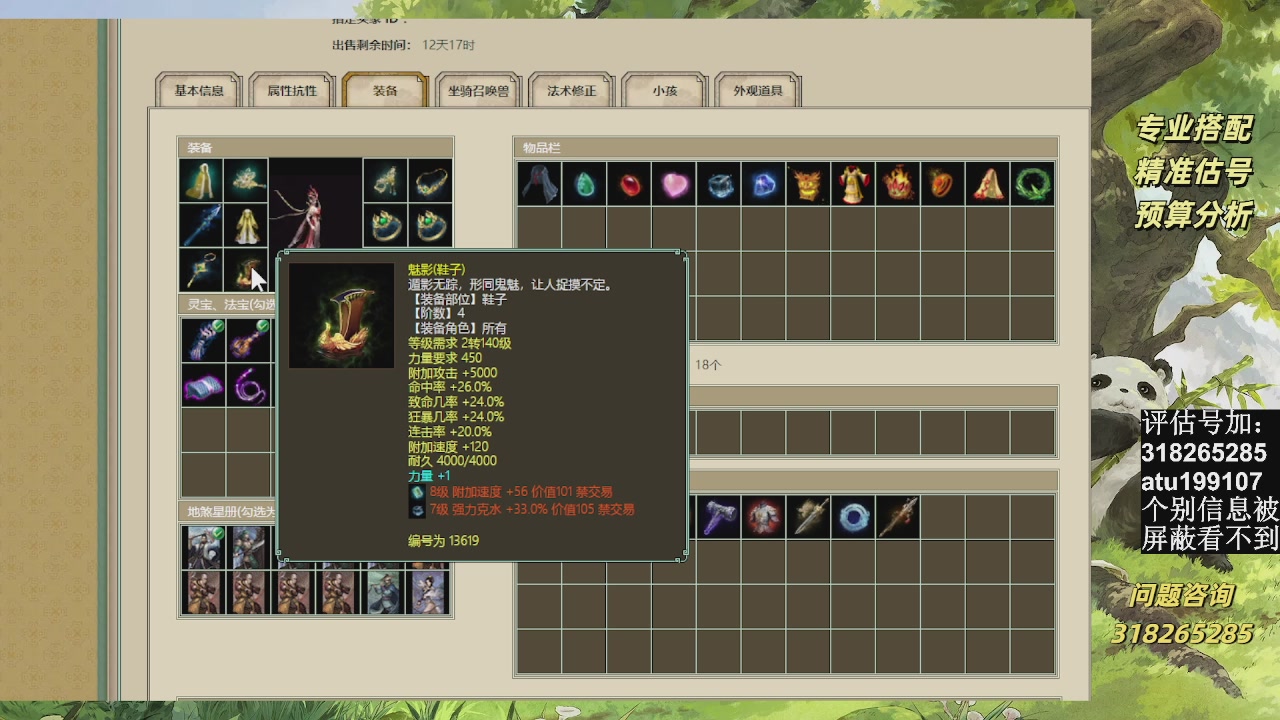Click the purple hammer in the lower item row
Screen dimensions: 1280x720
tap(717, 516)
